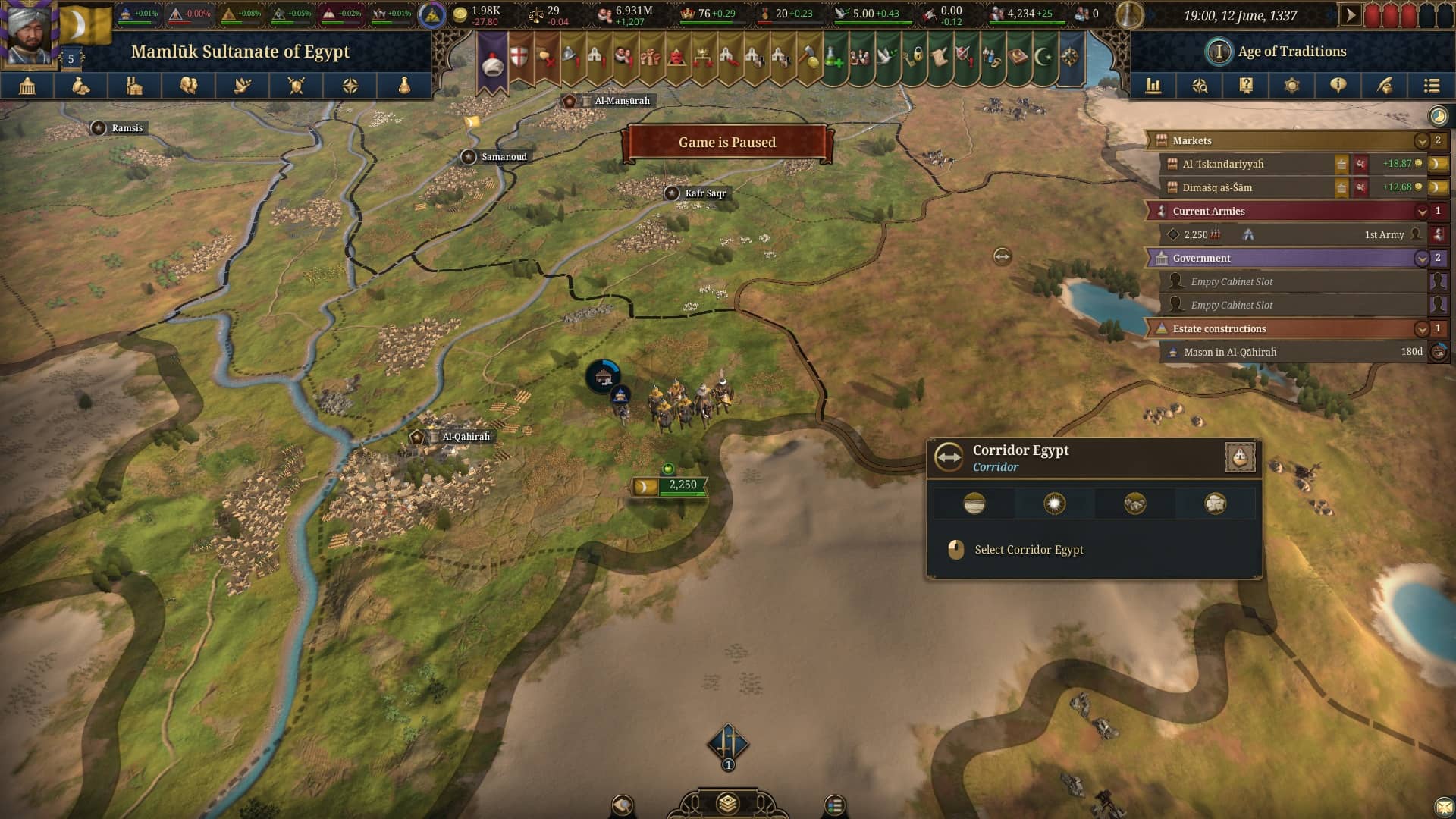The height and width of the screenshot is (819, 1456).
Task: Open the economy money-bag menu
Action: (80, 86)
